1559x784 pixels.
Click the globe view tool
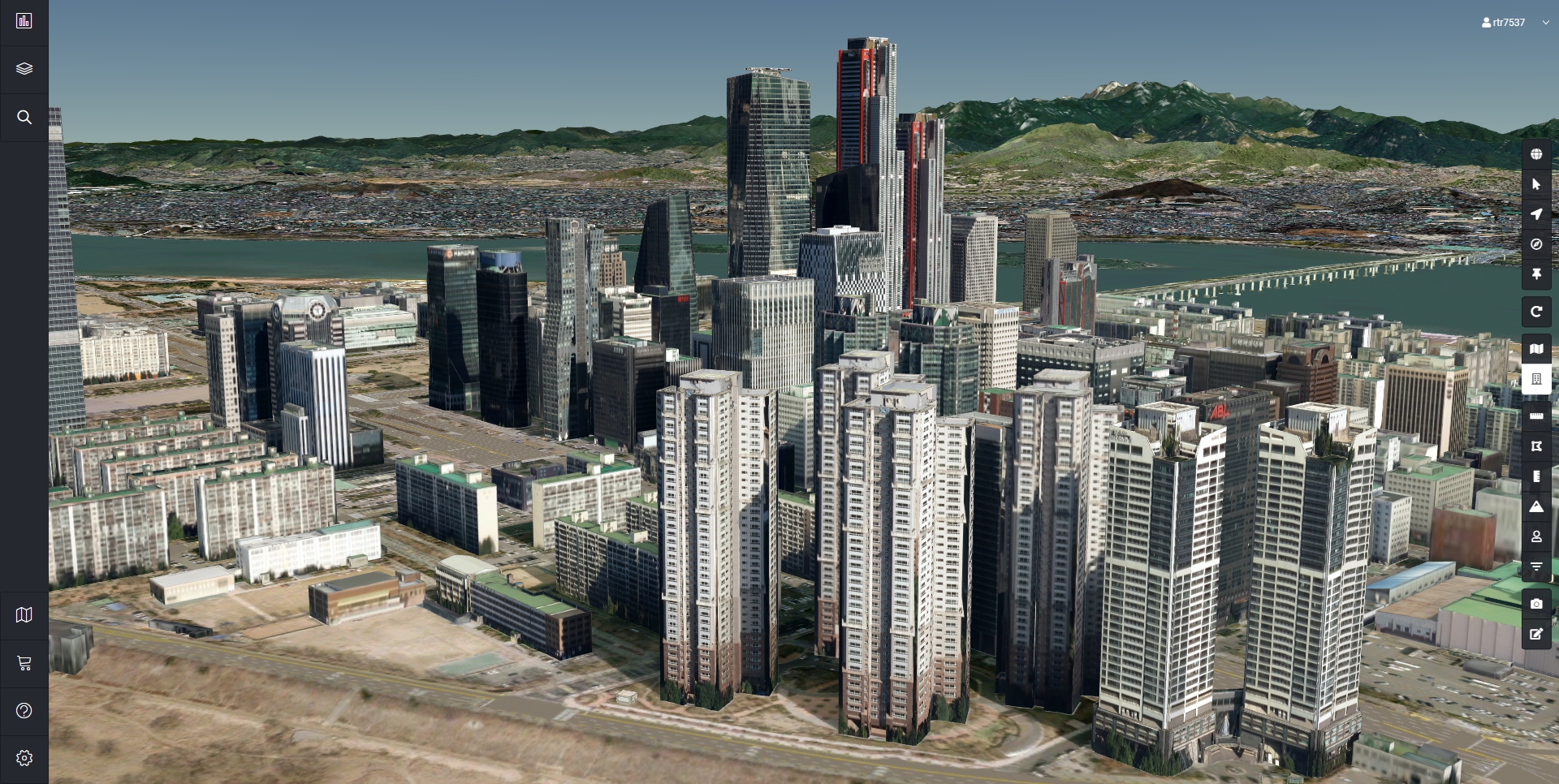pos(1536,154)
